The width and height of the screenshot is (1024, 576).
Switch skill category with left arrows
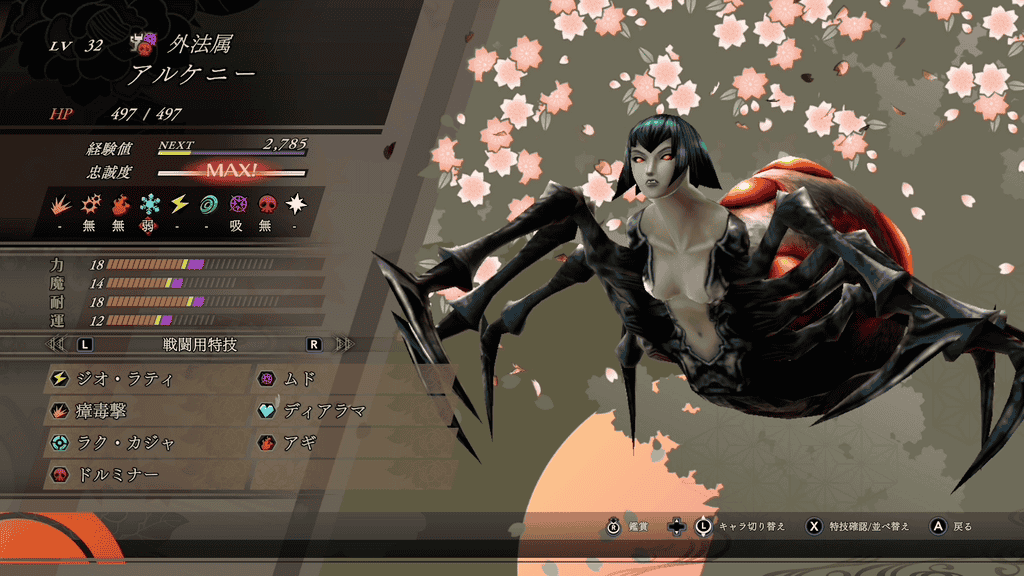(56, 344)
